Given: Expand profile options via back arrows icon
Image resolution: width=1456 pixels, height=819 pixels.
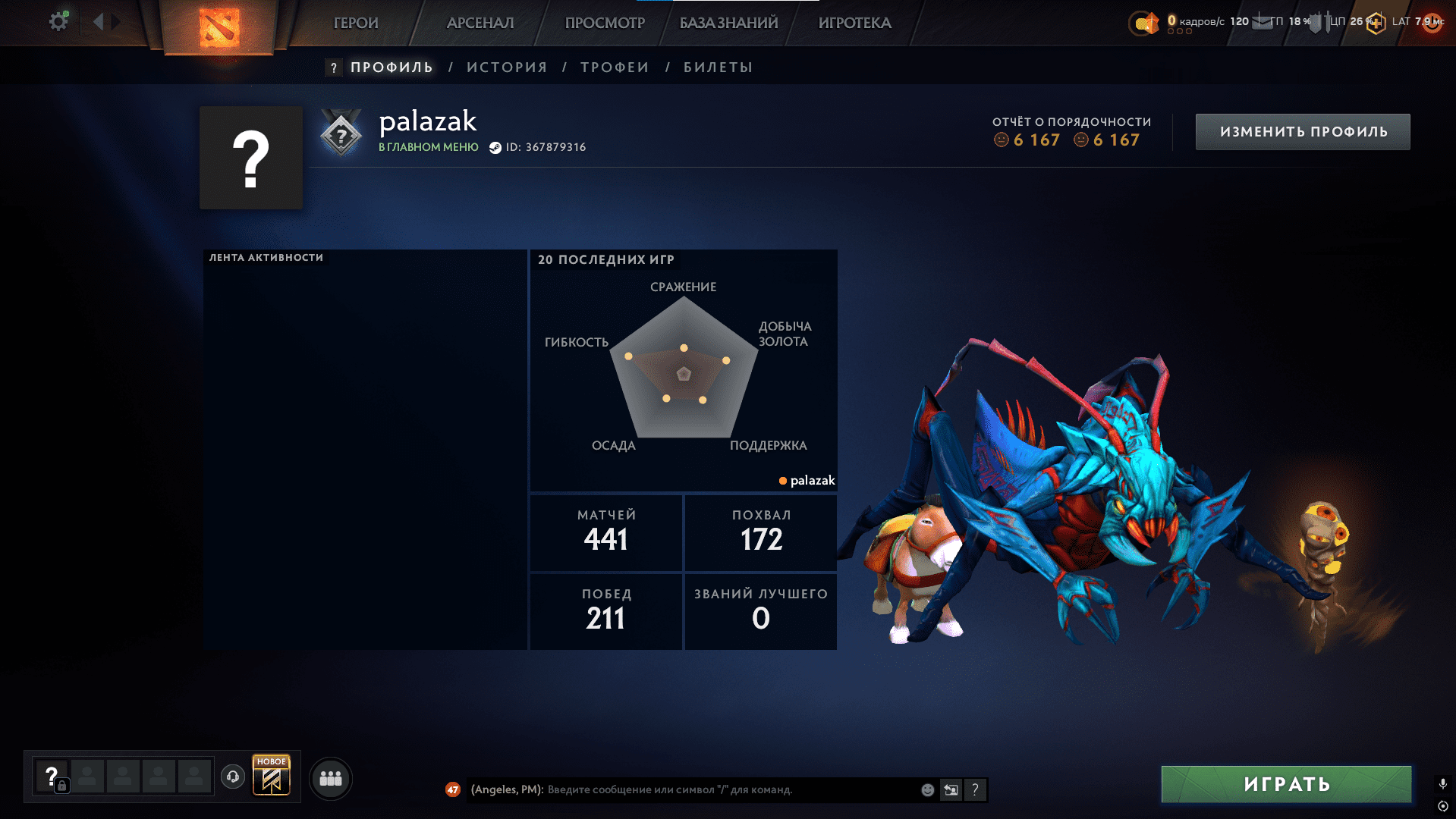Looking at the screenshot, I should point(98,21).
